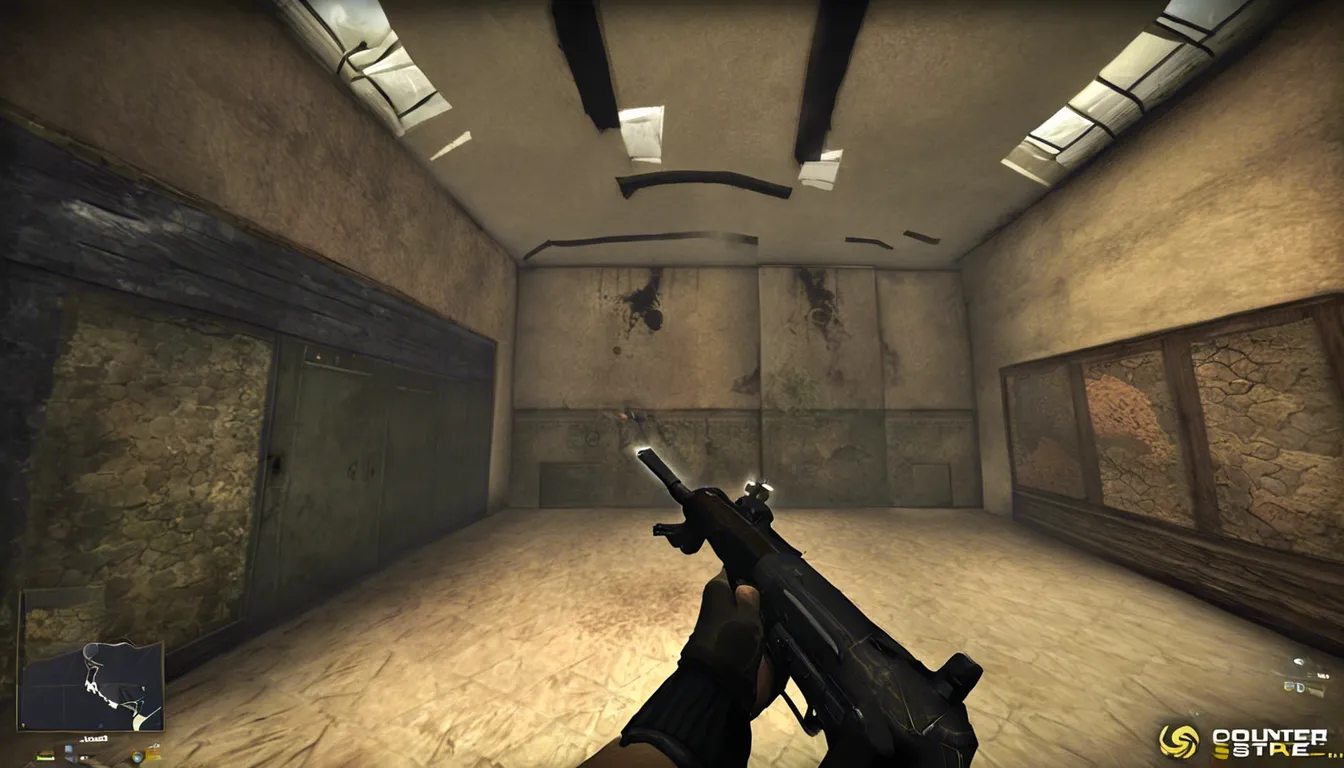Click the COUNTER text in the logo
This screenshot has width=1344, height=768.
coord(1272,735)
